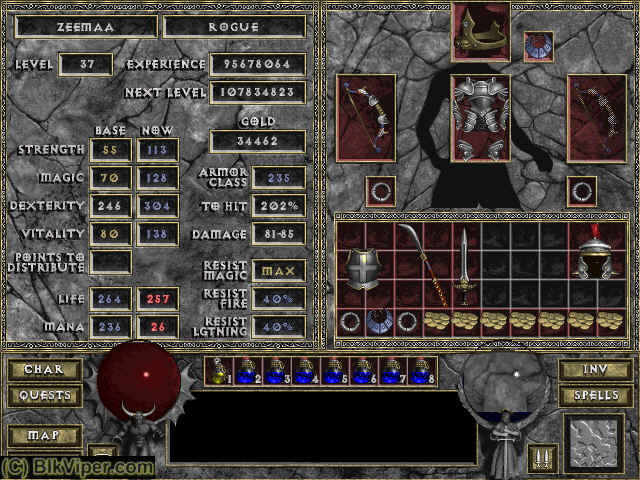The width and height of the screenshot is (640, 480).
Task: Pick up the equipped amulet
Action: coord(538,46)
